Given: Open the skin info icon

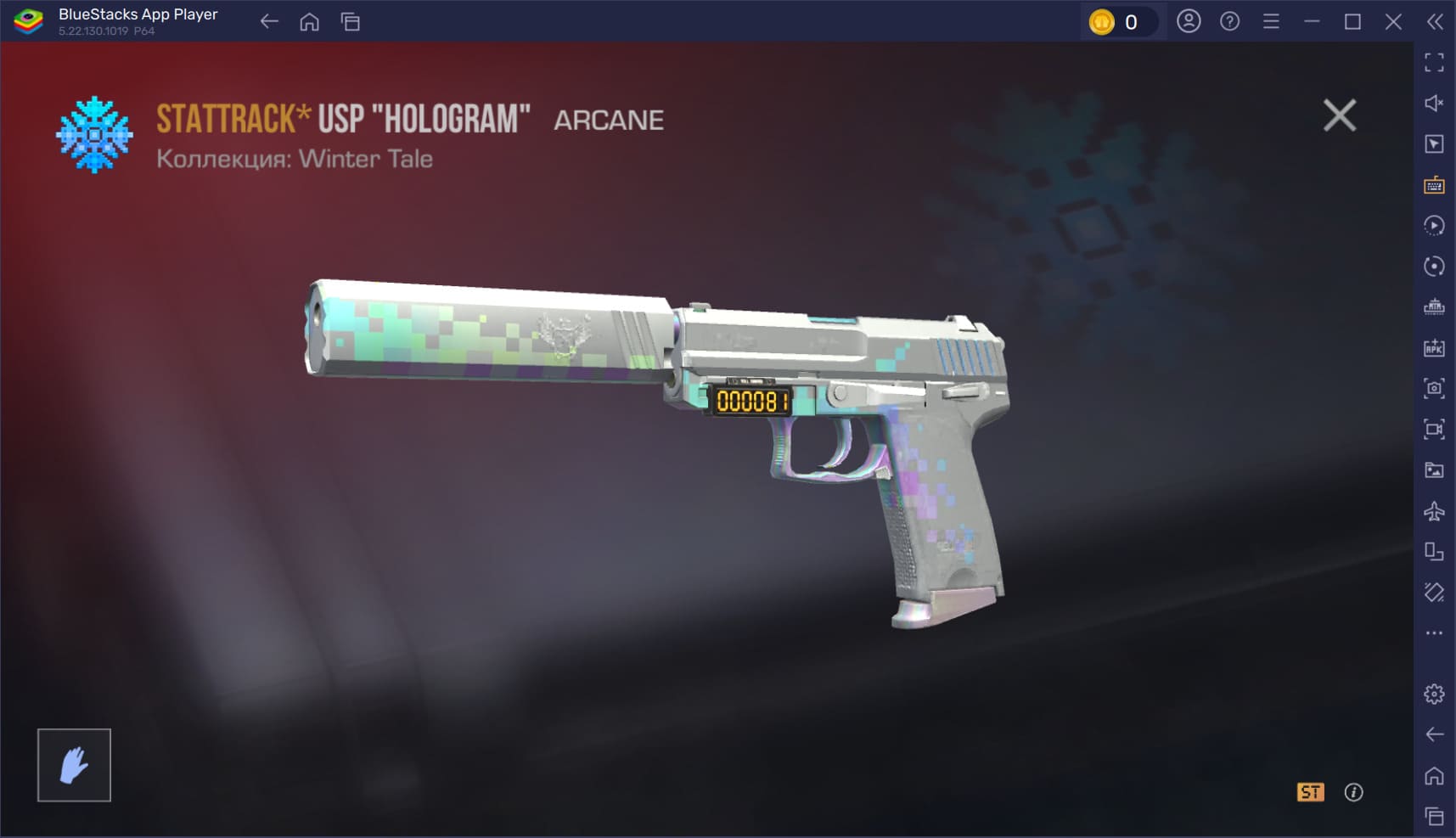Looking at the screenshot, I should [1354, 792].
